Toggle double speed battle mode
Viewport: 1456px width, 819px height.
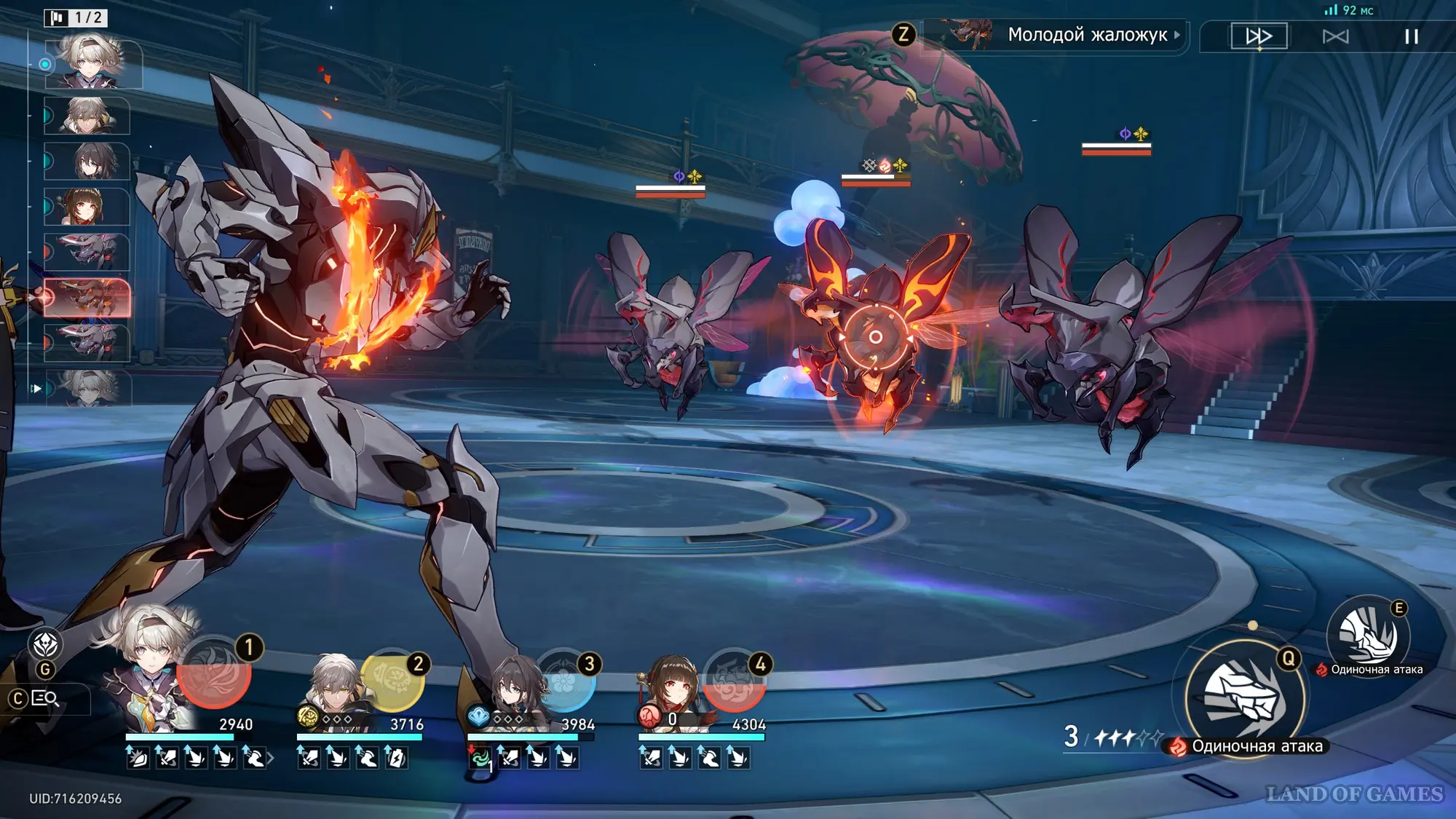[x=1259, y=36]
